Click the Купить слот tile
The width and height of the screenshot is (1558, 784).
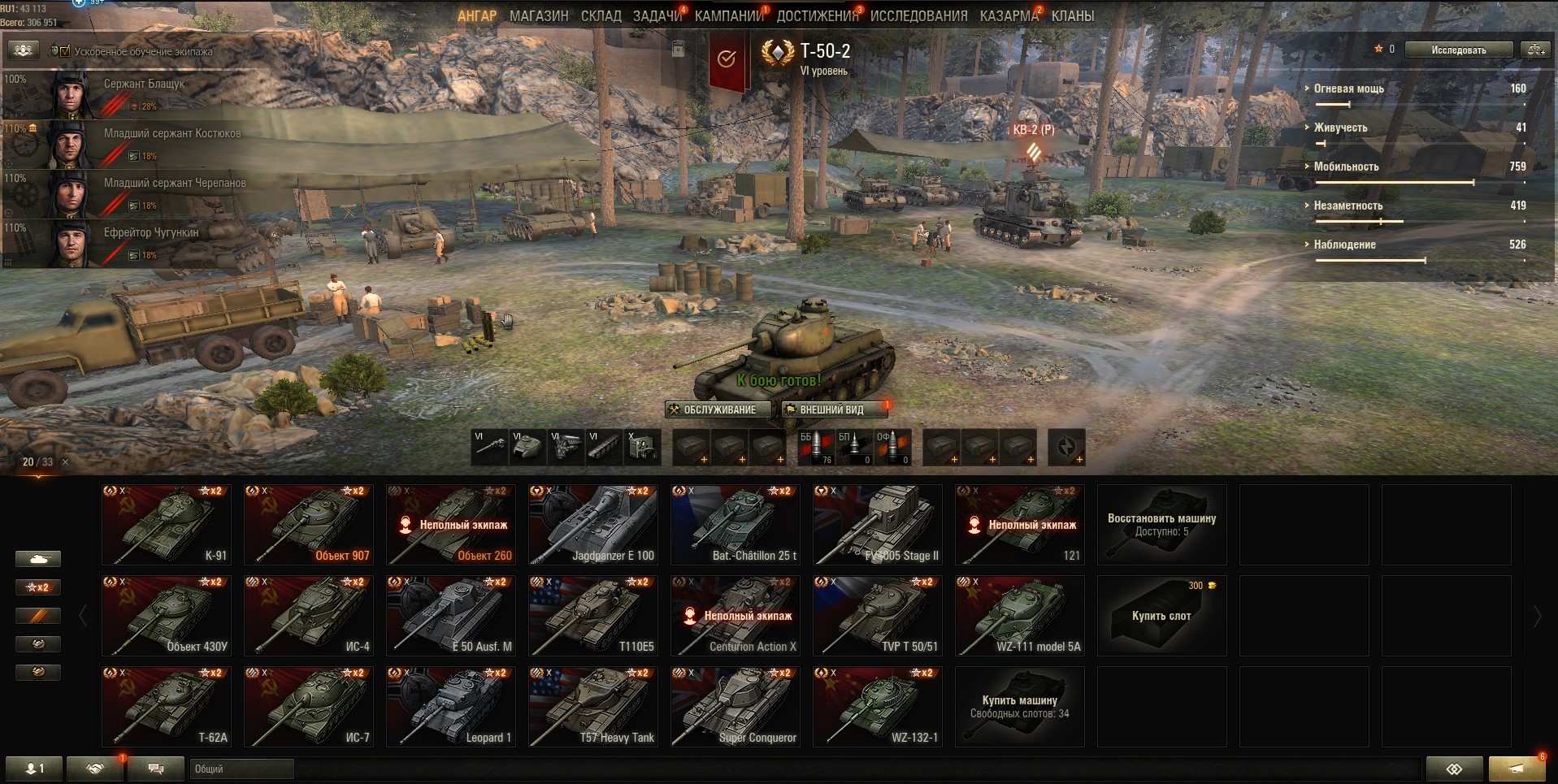(x=1161, y=616)
